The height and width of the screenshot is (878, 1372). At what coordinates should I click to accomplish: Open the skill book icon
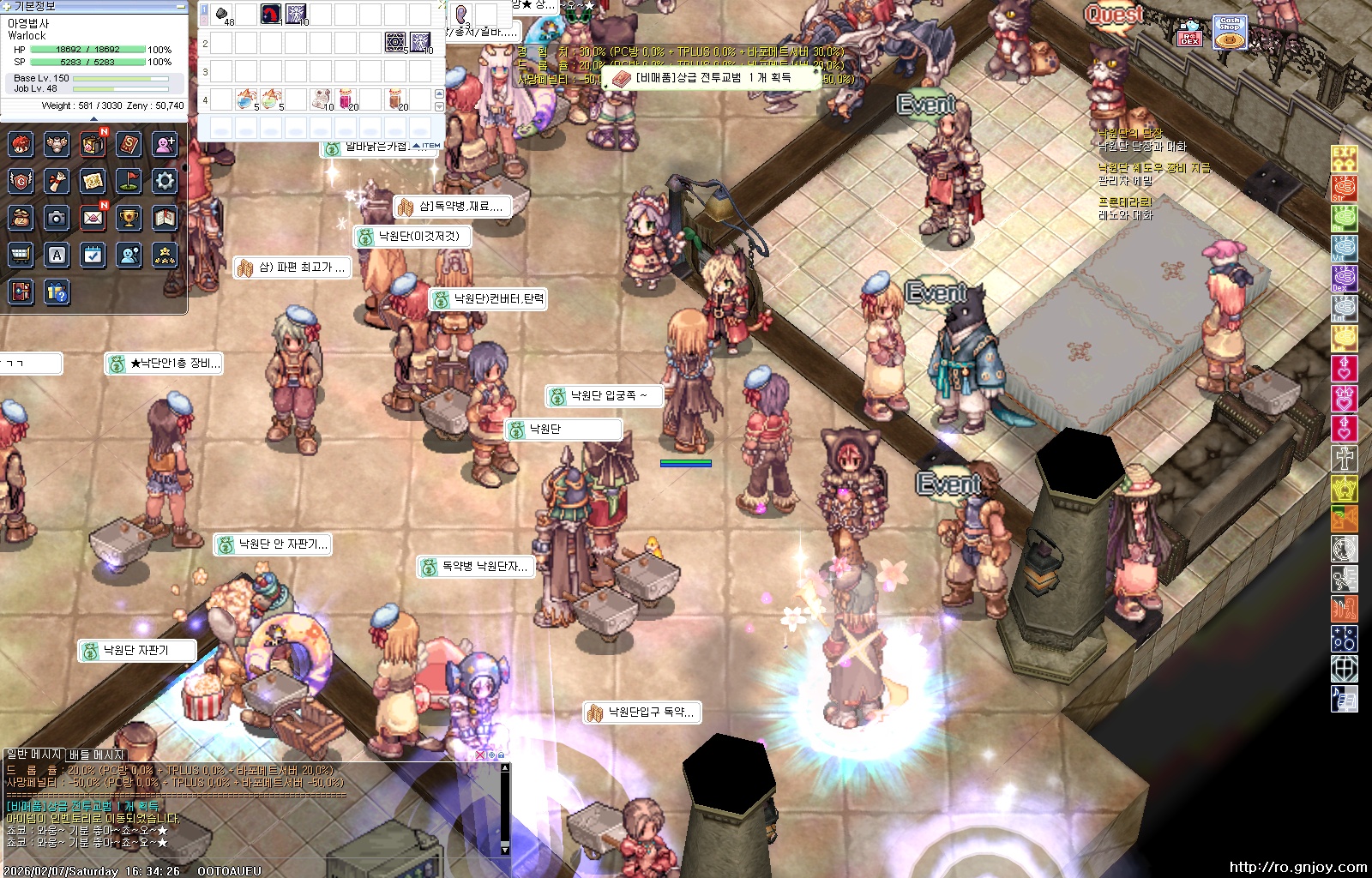(129, 143)
